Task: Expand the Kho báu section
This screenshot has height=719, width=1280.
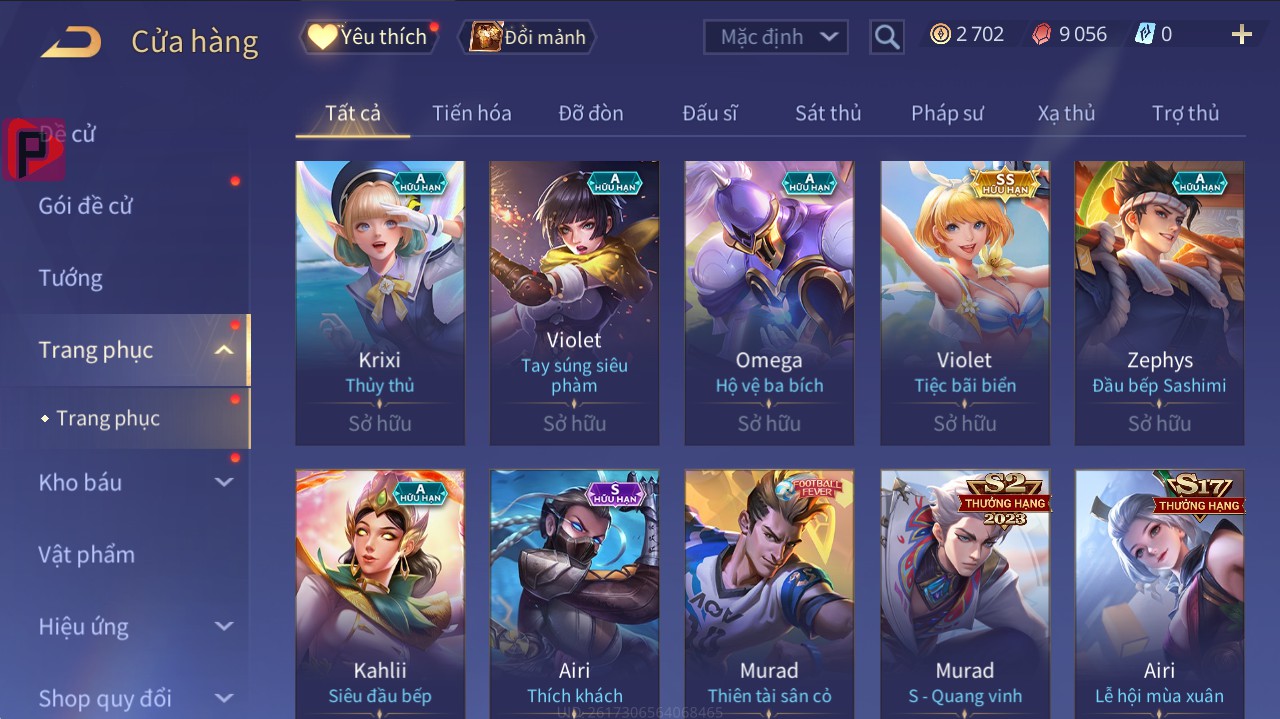Action: 224,482
